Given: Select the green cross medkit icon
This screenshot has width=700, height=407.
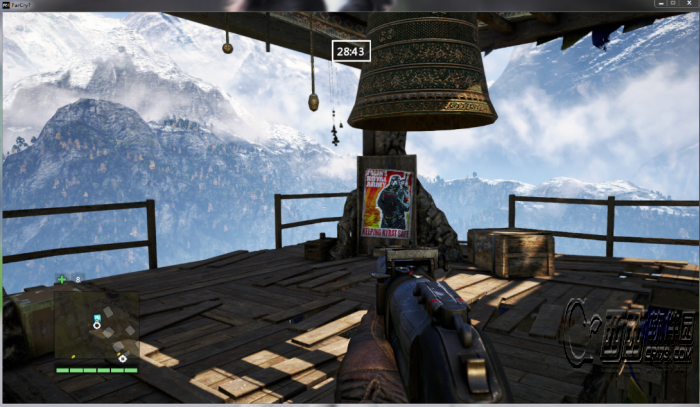Looking at the screenshot, I should coord(62,279).
